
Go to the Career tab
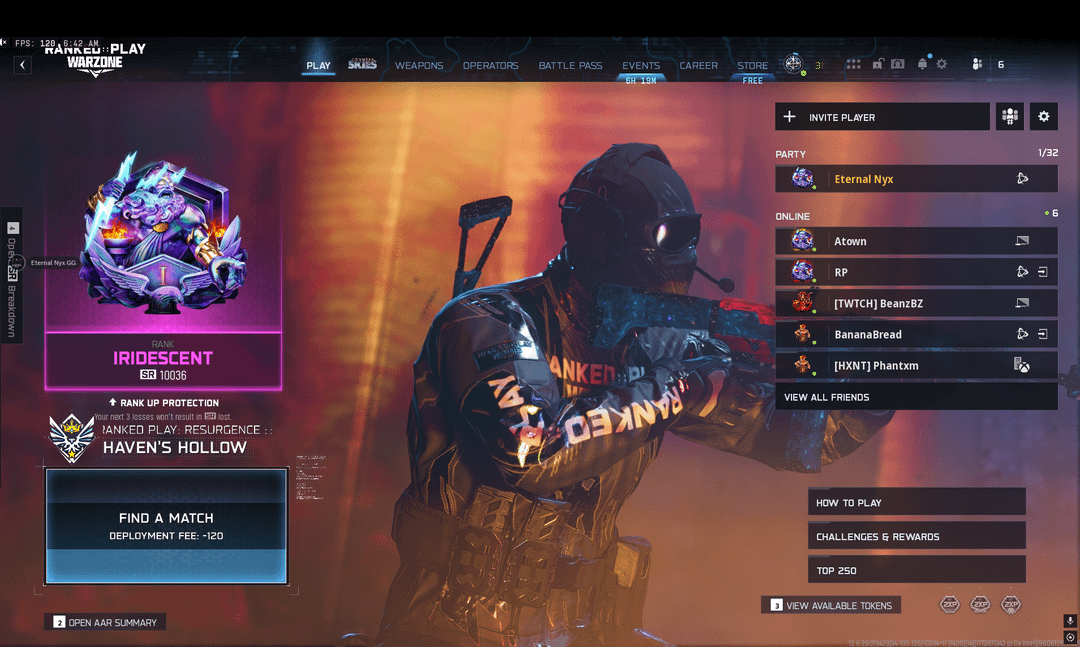pyautogui.click(x=699, y=66)
